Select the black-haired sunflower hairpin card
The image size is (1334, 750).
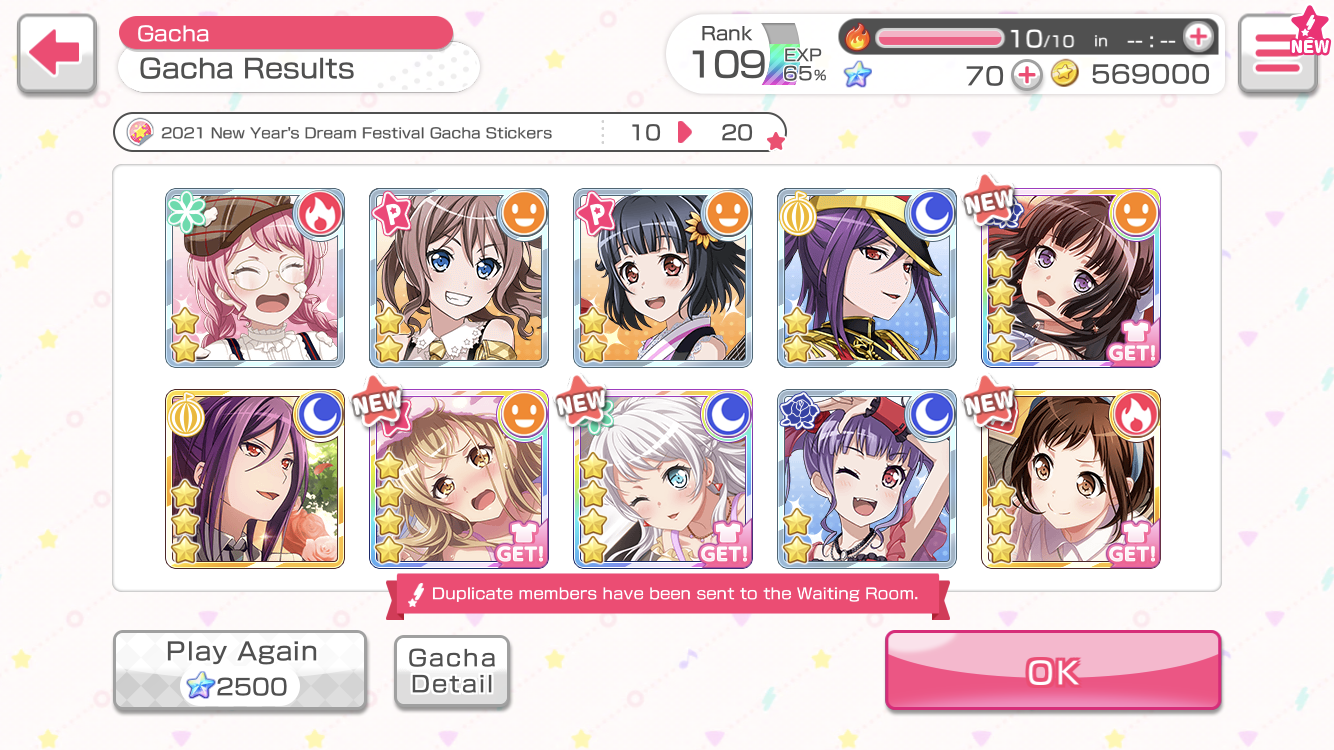(x=663, y=278)
